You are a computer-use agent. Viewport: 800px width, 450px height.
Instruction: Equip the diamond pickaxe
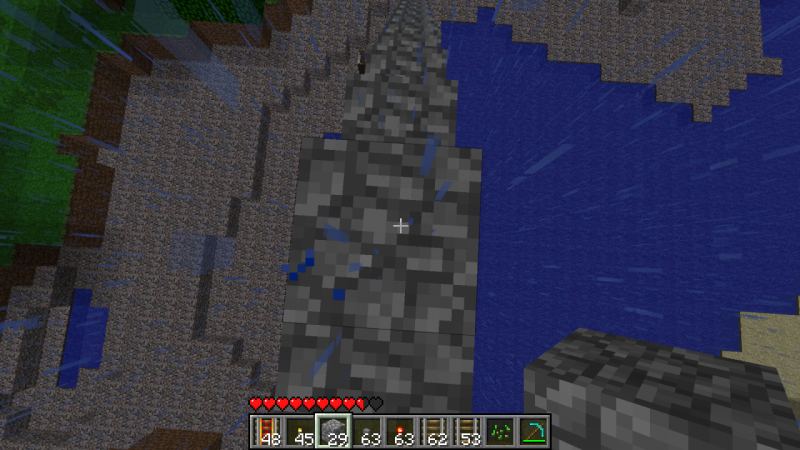pyautogui.click(x=533, y=431)
